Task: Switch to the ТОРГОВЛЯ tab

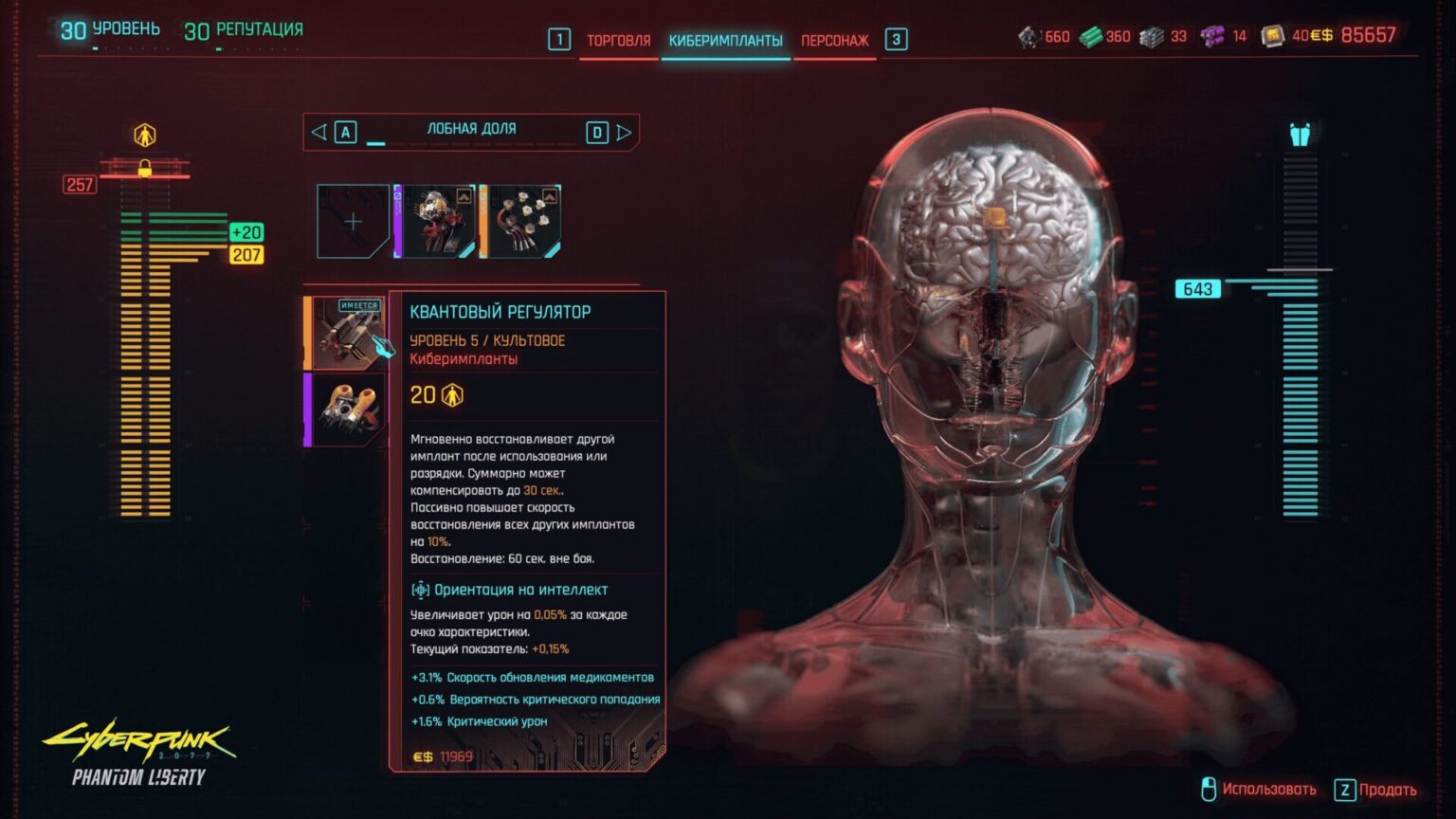Action: click(617, 41)
